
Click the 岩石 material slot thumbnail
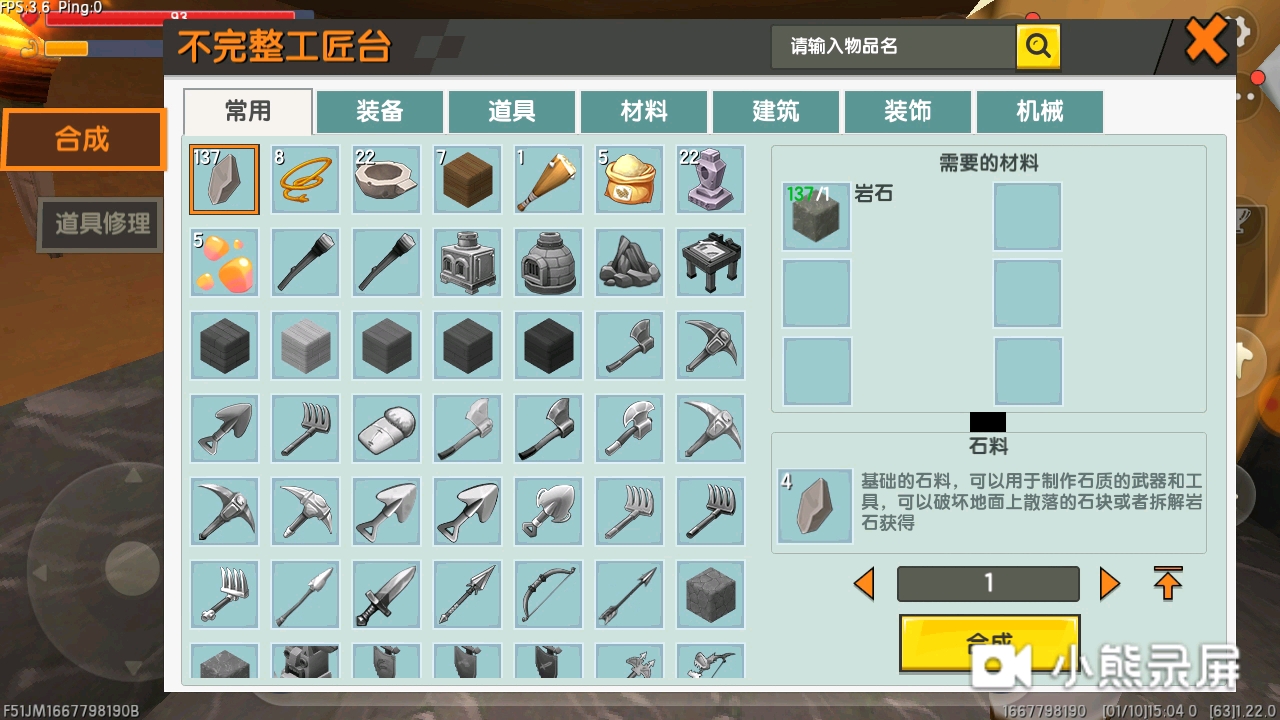click(x=816, y=216)
